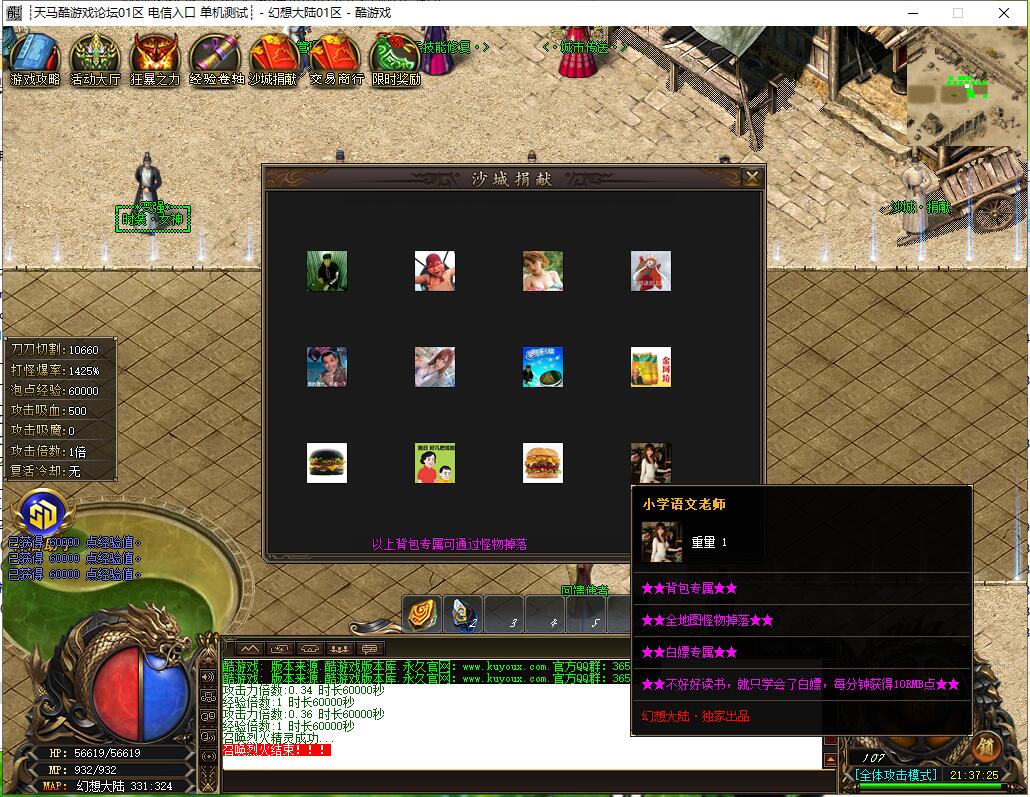
Task: Activate the 狂暴之力 fire demon icon
Action: click(155, 57)
